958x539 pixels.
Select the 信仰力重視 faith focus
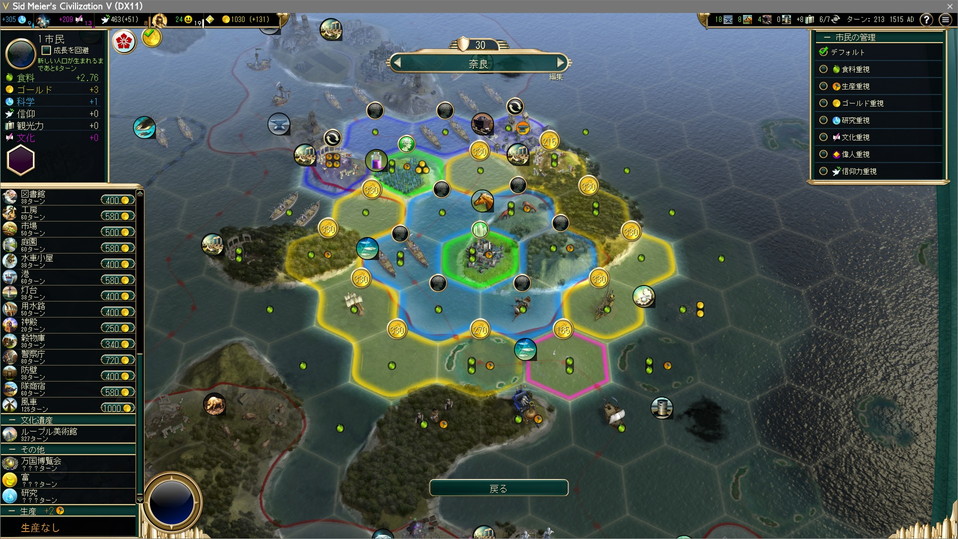pyautogui.click(x=824, y=171)
